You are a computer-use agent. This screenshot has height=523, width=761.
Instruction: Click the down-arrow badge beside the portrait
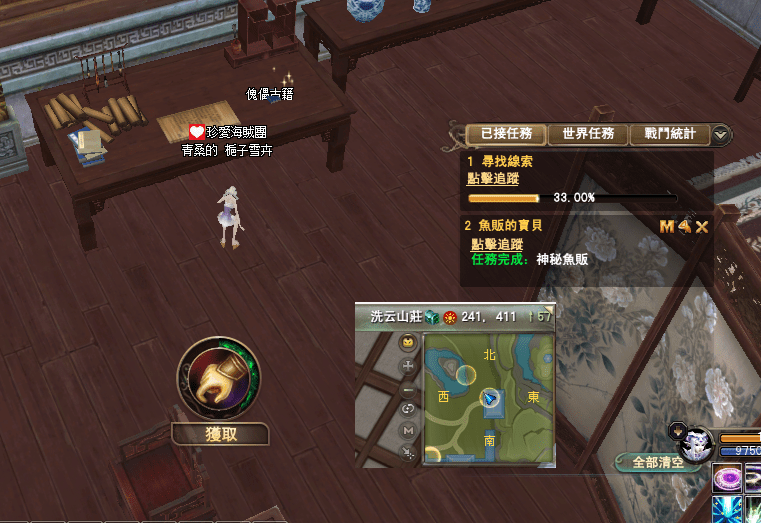click(676, 431)
